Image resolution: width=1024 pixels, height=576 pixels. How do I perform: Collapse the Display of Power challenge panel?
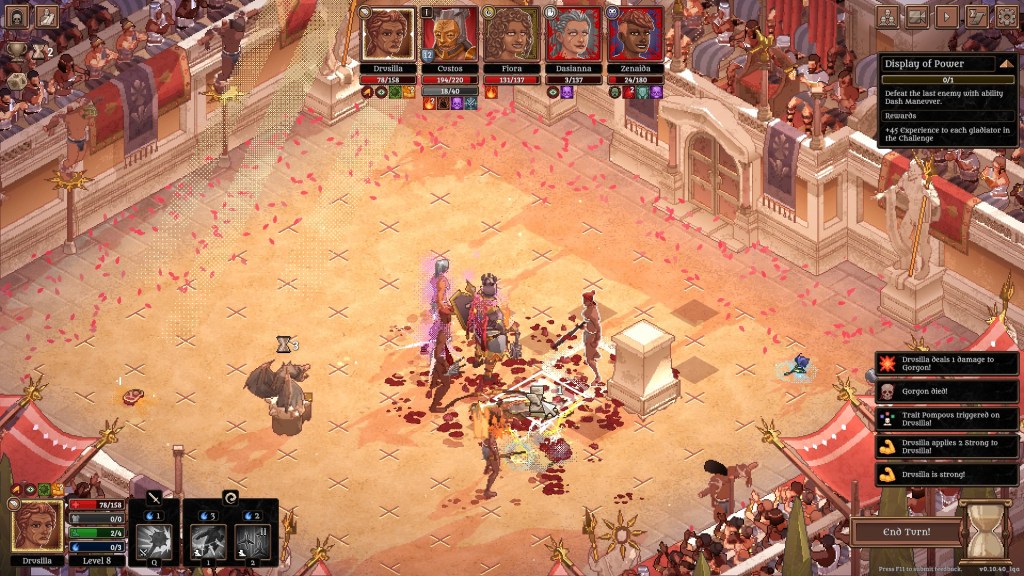tap(1005, 63)
